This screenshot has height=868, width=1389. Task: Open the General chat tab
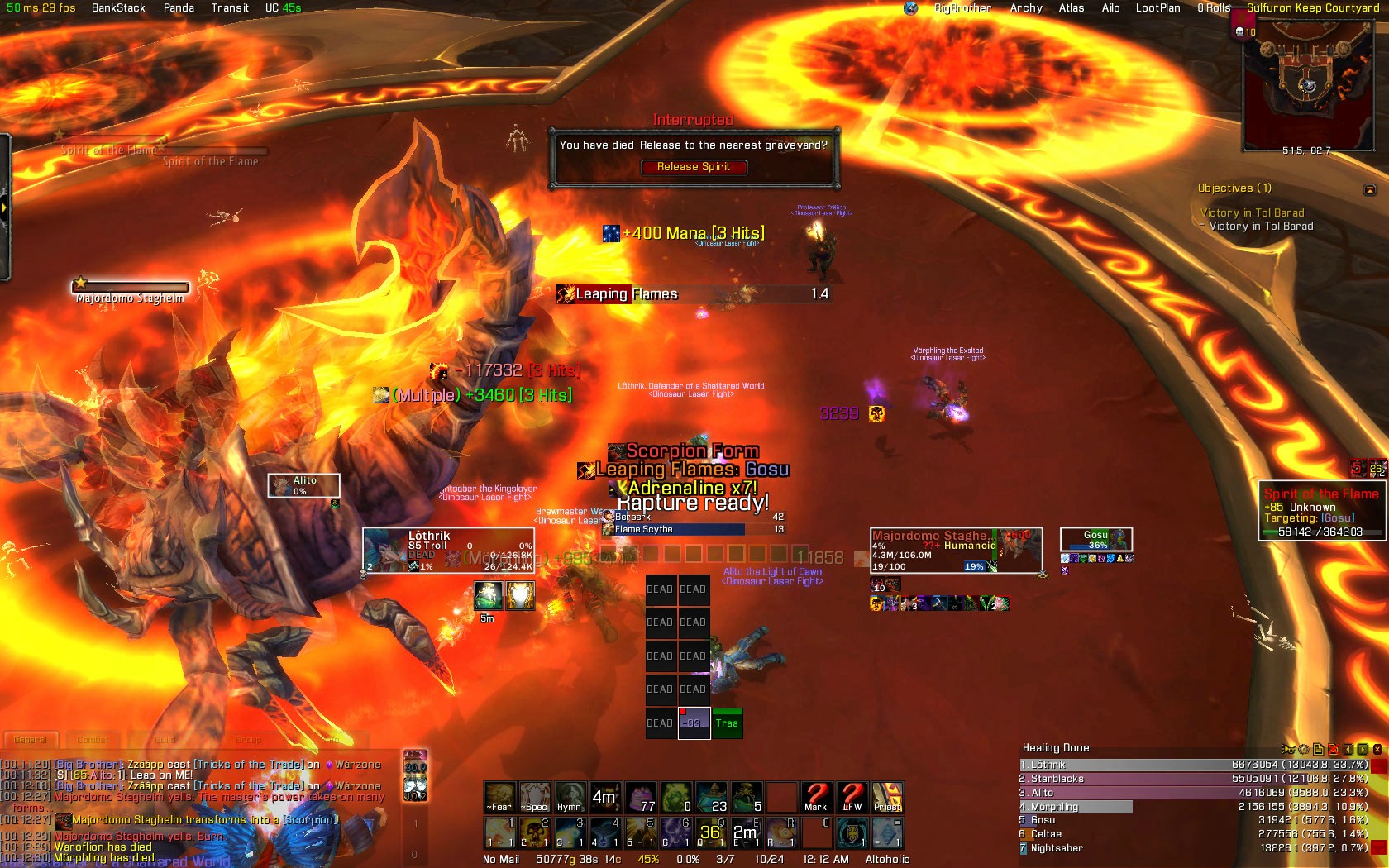pyautogui.click(x=31, y=740)
